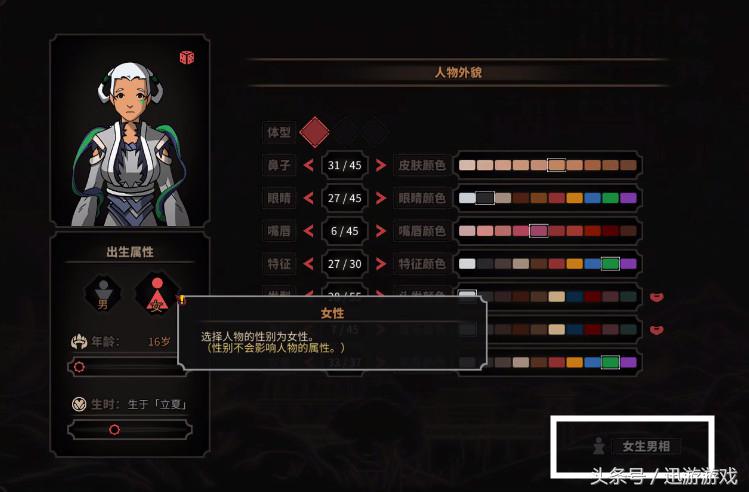Go to previous lips (嘴唇) style
749x492 pixels.
(x=308, y=231)
